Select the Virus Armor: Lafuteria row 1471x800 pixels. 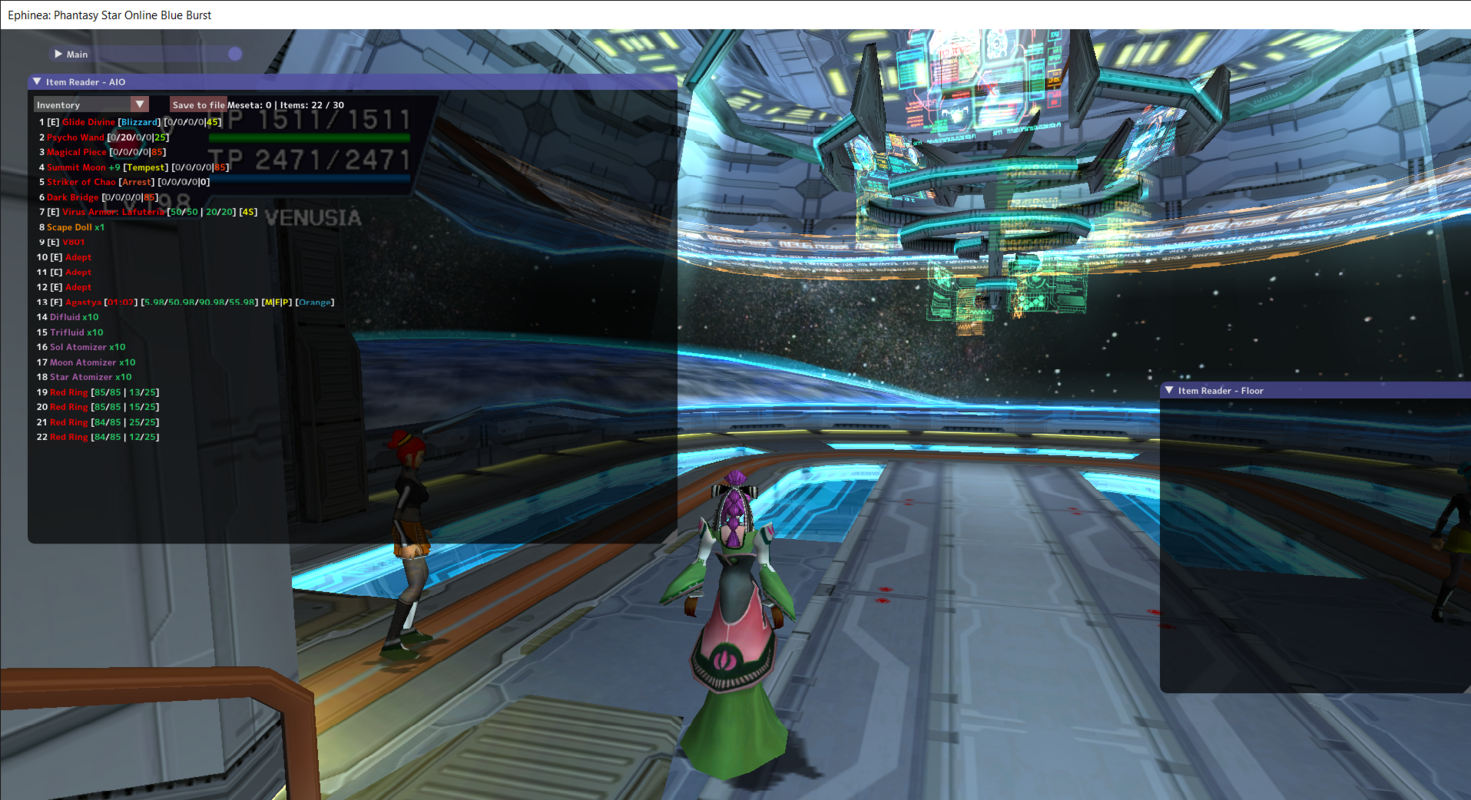[x=112, y=212]
